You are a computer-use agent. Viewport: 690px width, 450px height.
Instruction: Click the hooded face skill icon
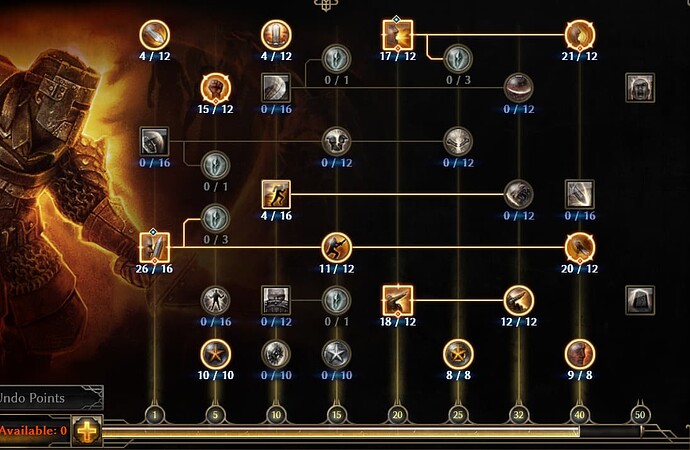(x=639, y=87)
